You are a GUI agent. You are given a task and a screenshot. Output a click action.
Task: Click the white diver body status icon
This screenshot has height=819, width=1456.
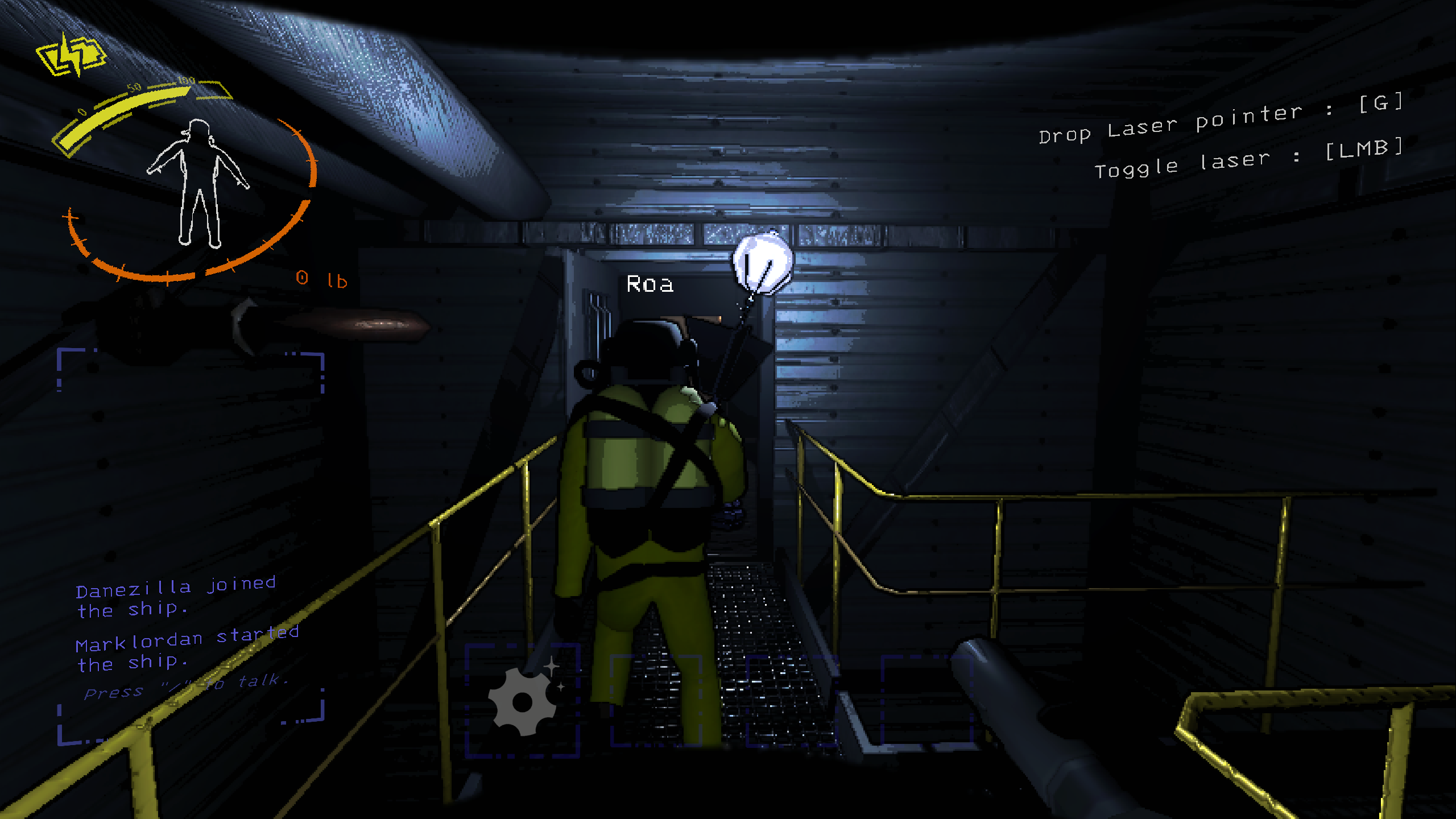click(x=199, y=182)
